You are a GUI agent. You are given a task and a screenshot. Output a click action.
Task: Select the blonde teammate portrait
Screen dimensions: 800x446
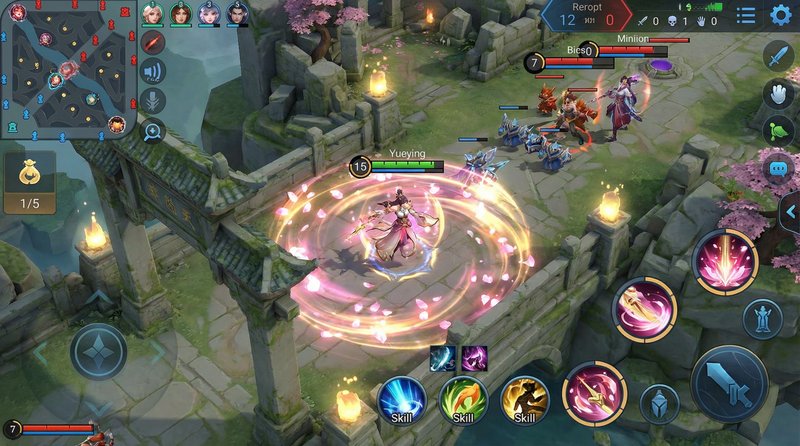[152, 14]
